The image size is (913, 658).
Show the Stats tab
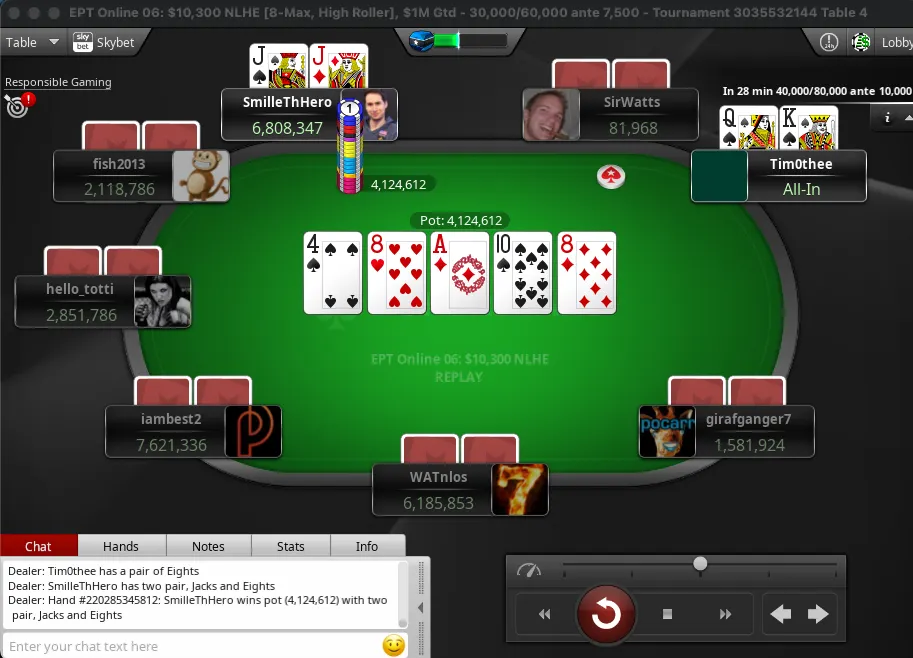291,546
